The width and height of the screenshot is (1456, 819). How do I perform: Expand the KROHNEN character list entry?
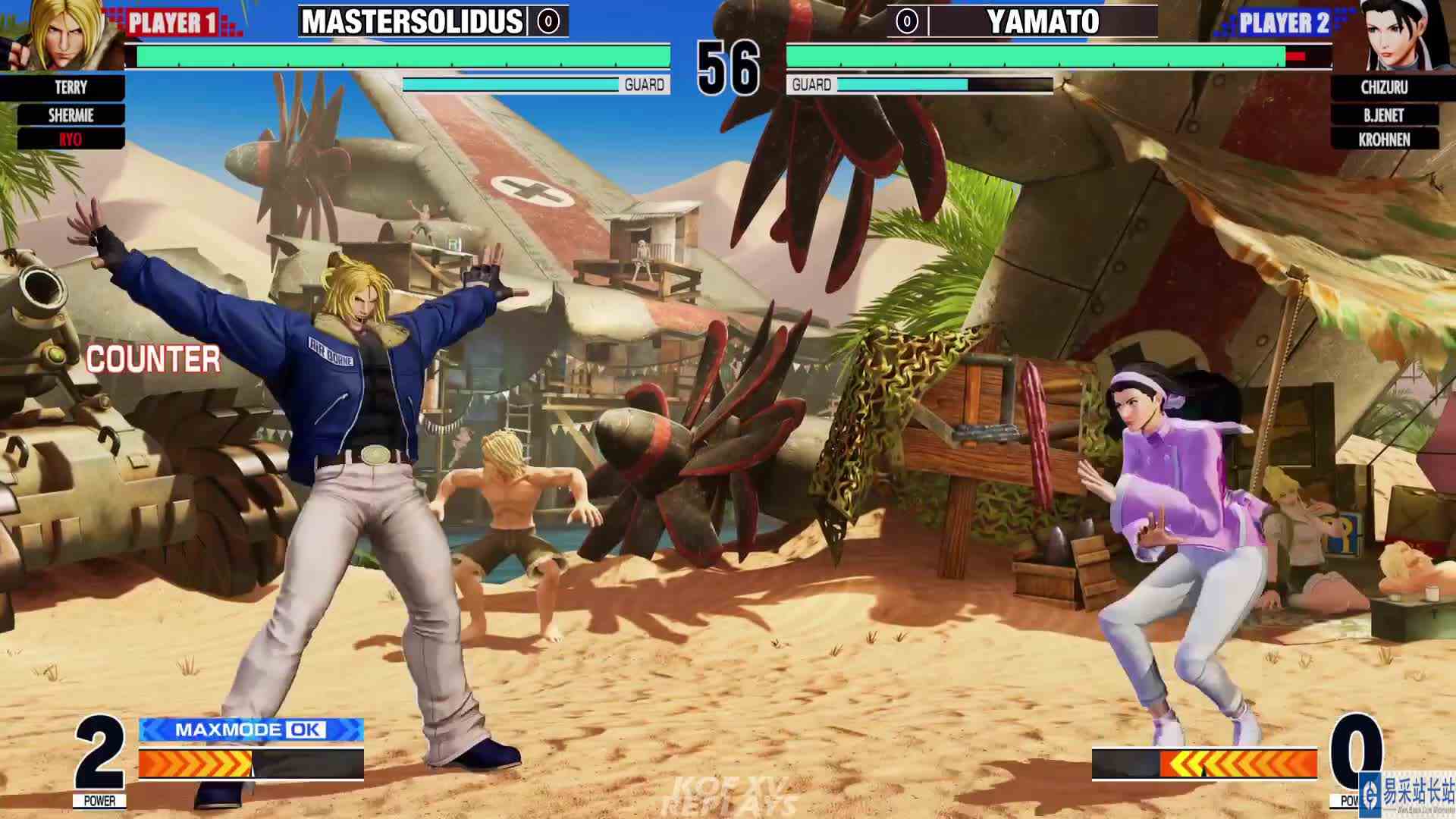[x=1382, y=140]
